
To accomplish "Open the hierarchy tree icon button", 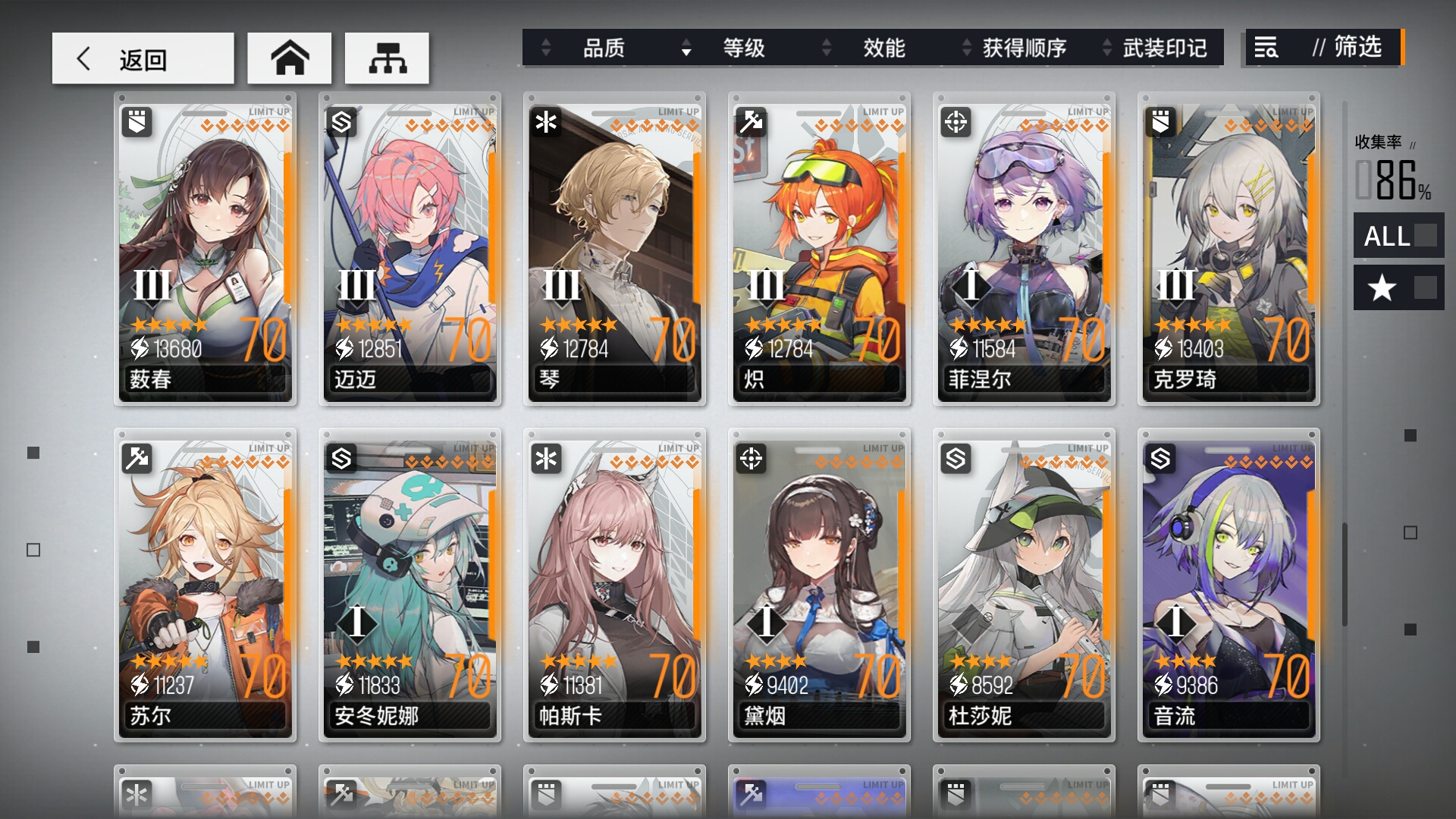I will coord(387,58).
